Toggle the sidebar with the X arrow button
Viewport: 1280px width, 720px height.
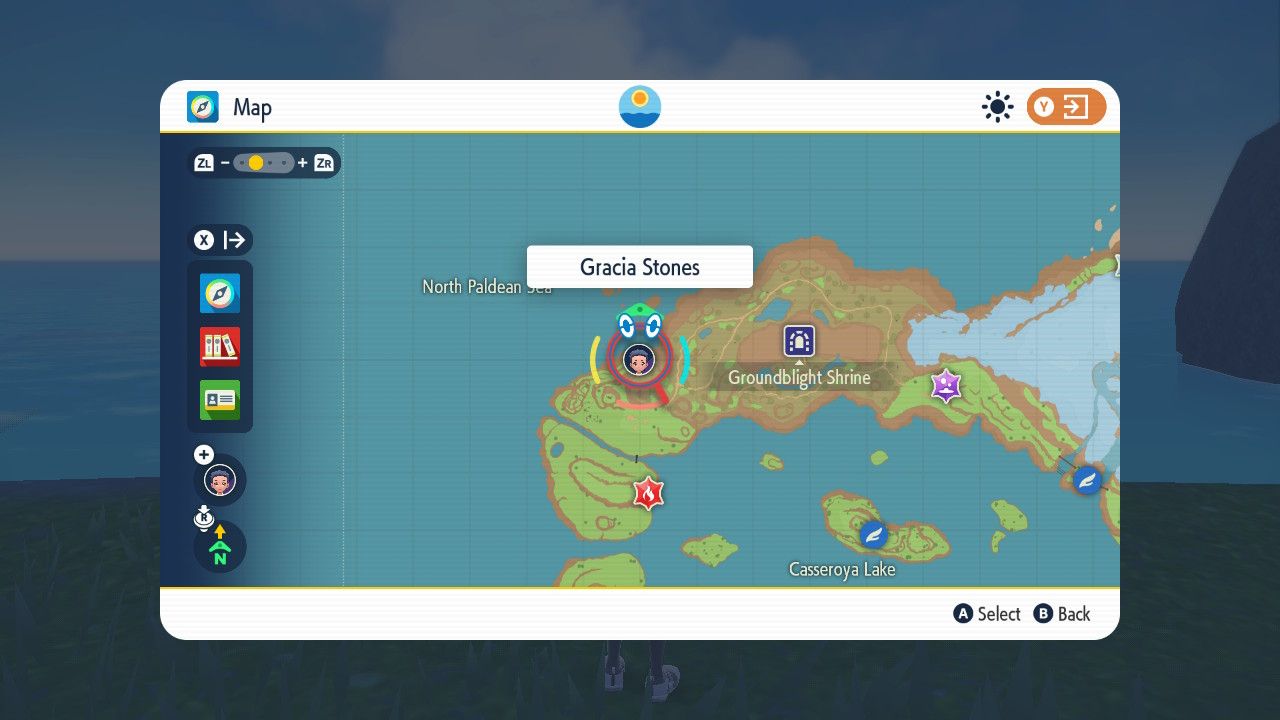[219, 240]
